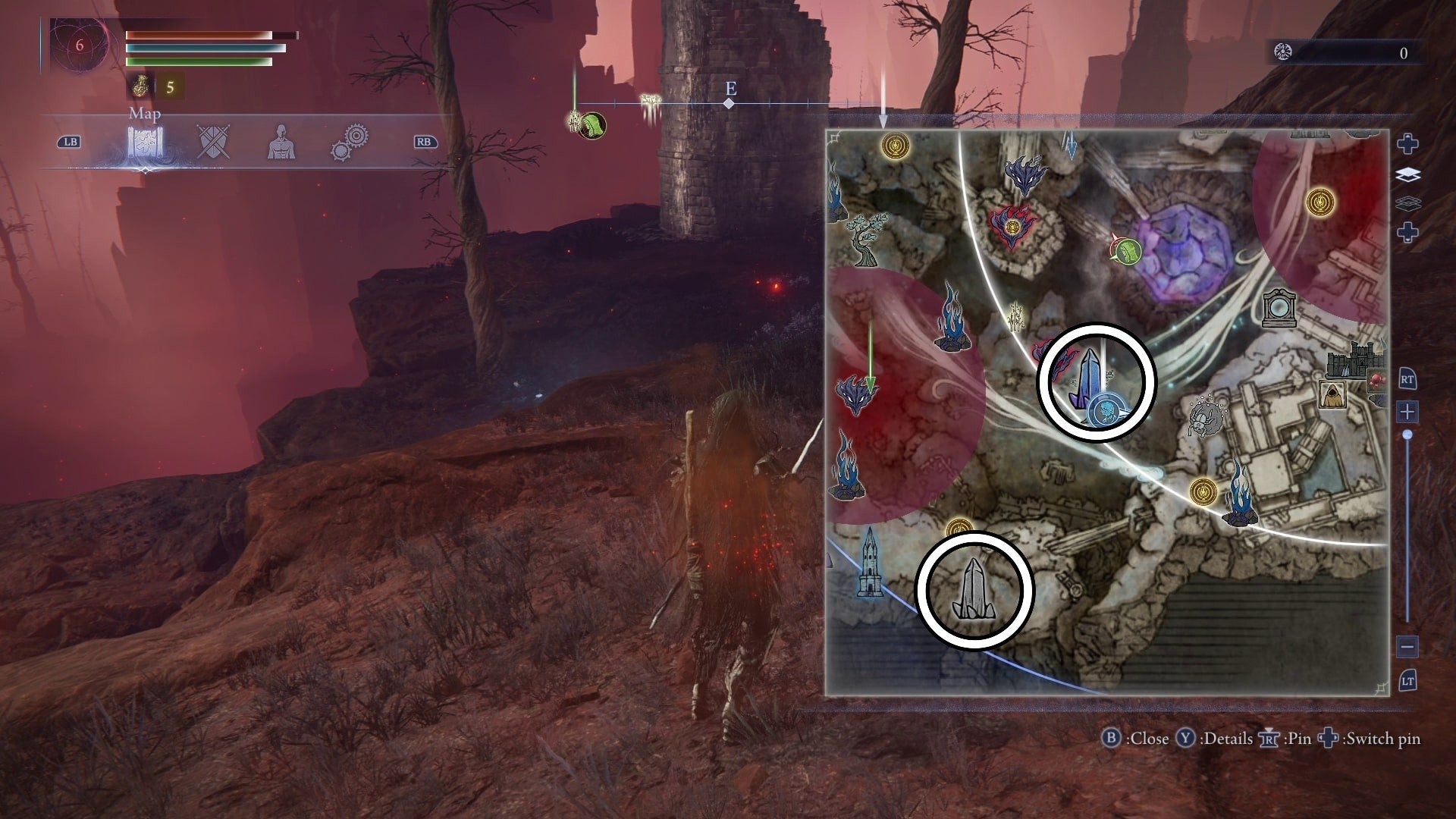Choose the dark castle map marker

pos(1351,360)
